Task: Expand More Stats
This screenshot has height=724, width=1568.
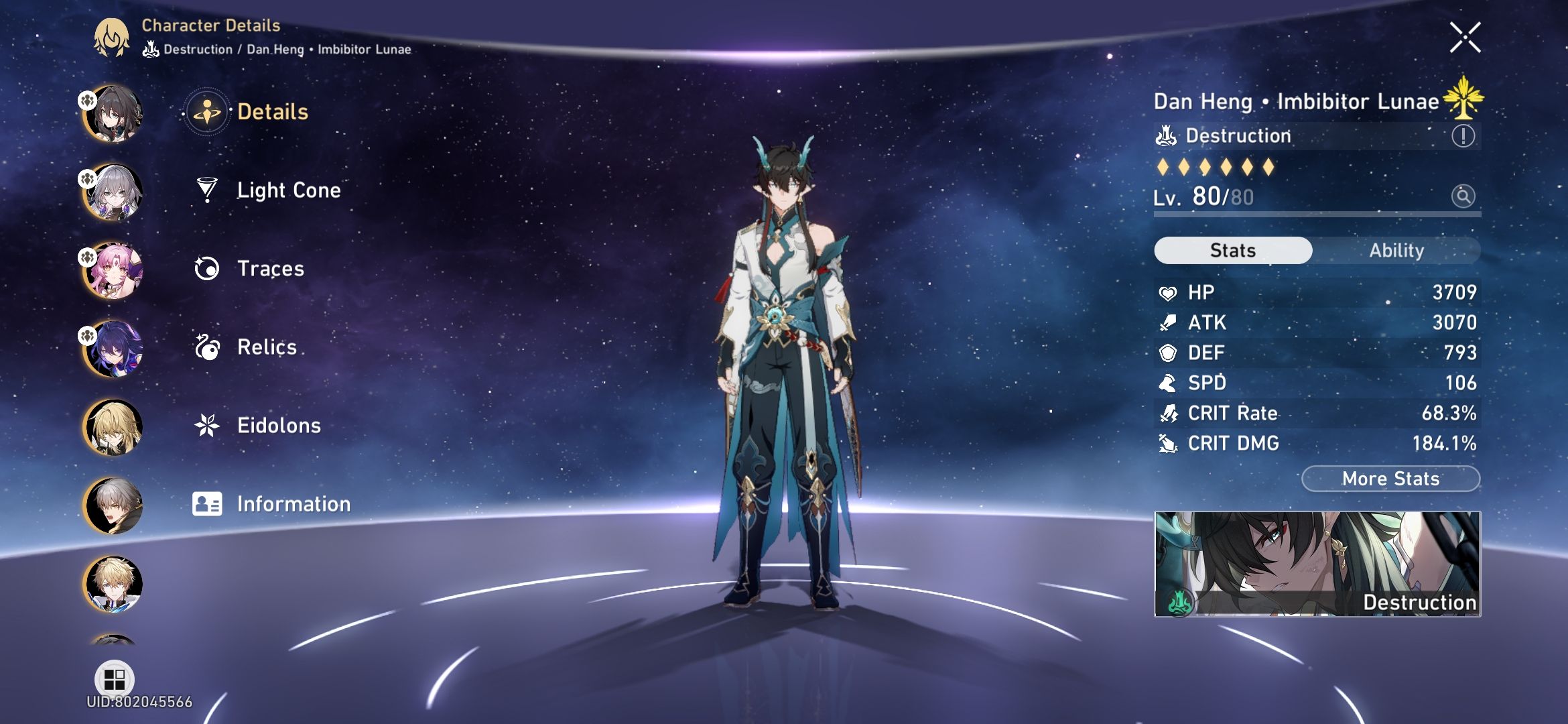Action: click(x=1390, y=479)
